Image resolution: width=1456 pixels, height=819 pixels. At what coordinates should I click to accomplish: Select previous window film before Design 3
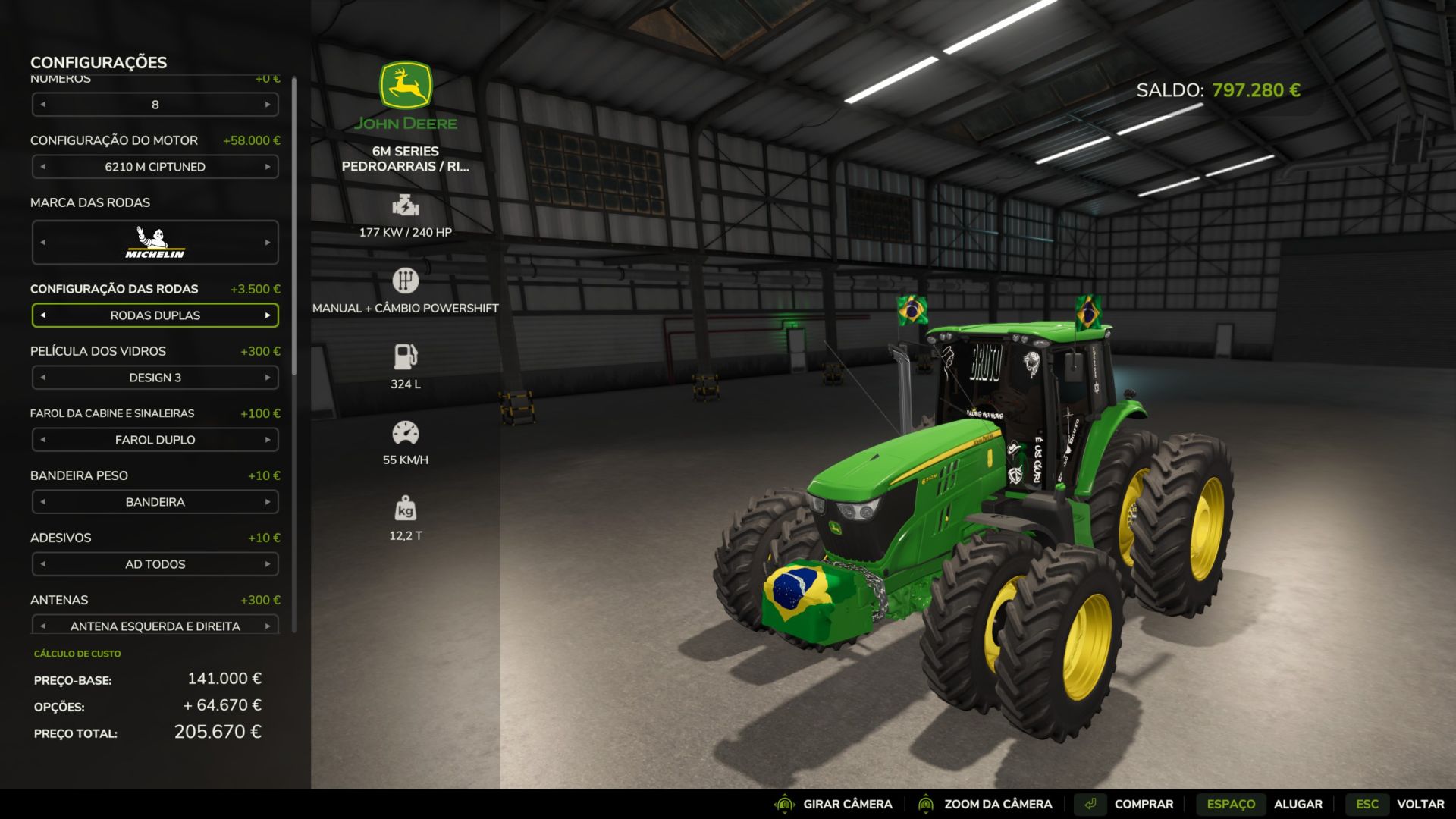43,378
